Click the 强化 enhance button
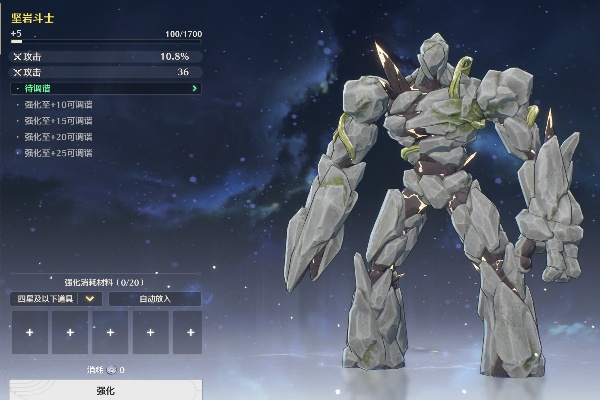 105,389
